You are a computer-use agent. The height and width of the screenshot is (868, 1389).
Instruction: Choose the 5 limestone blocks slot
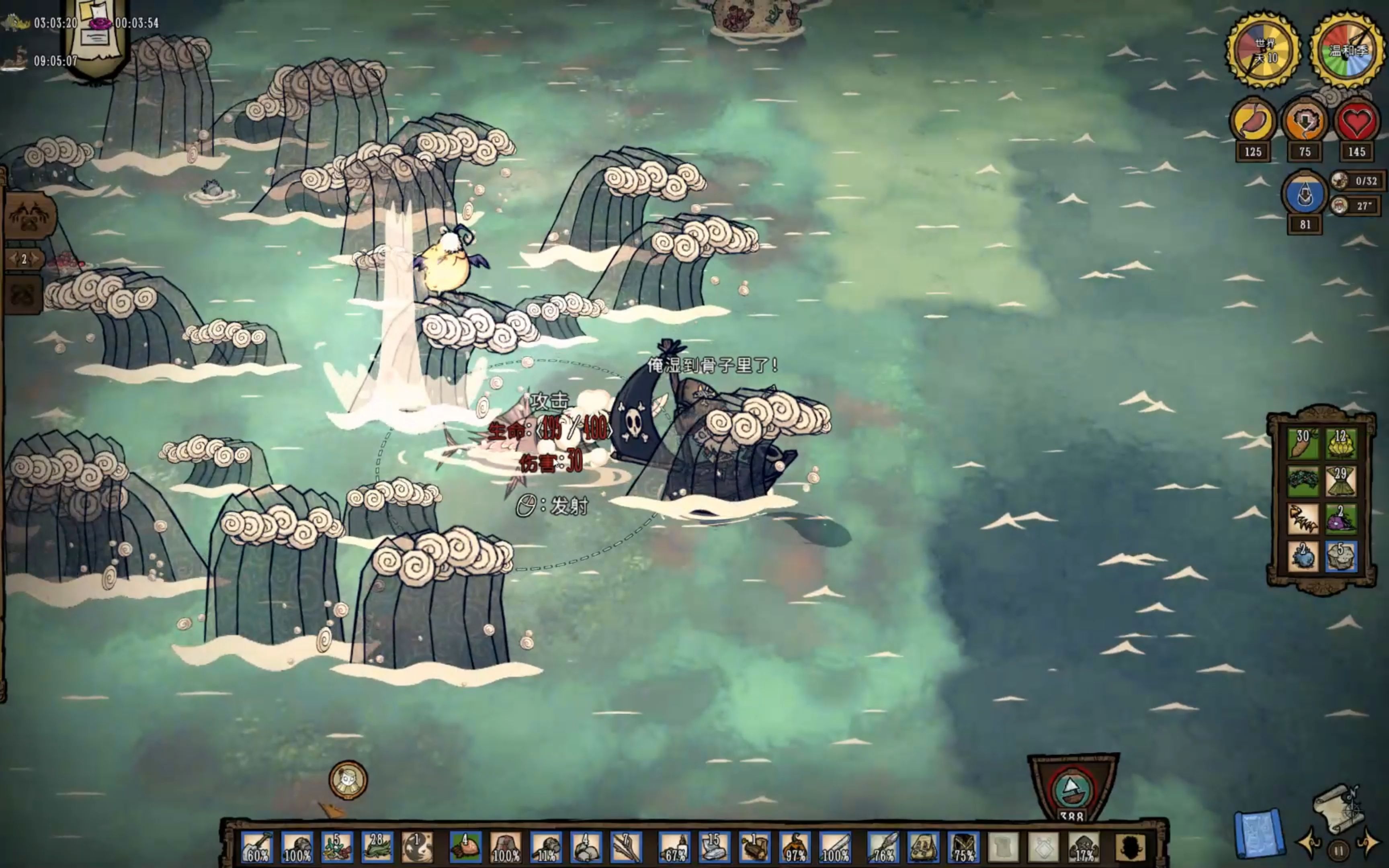pyautogui.click(x=1341, y=556)
